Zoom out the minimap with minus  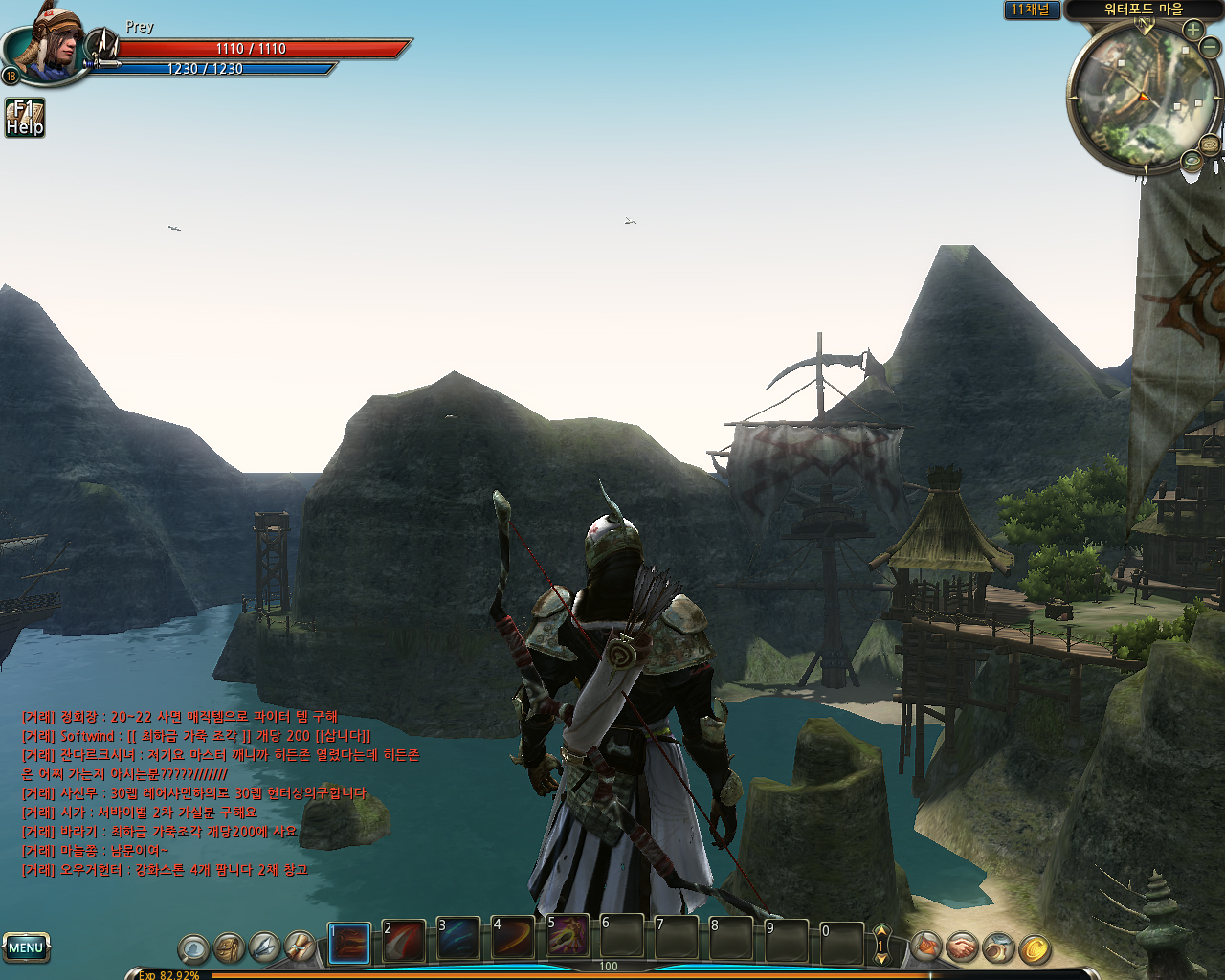1210,46
